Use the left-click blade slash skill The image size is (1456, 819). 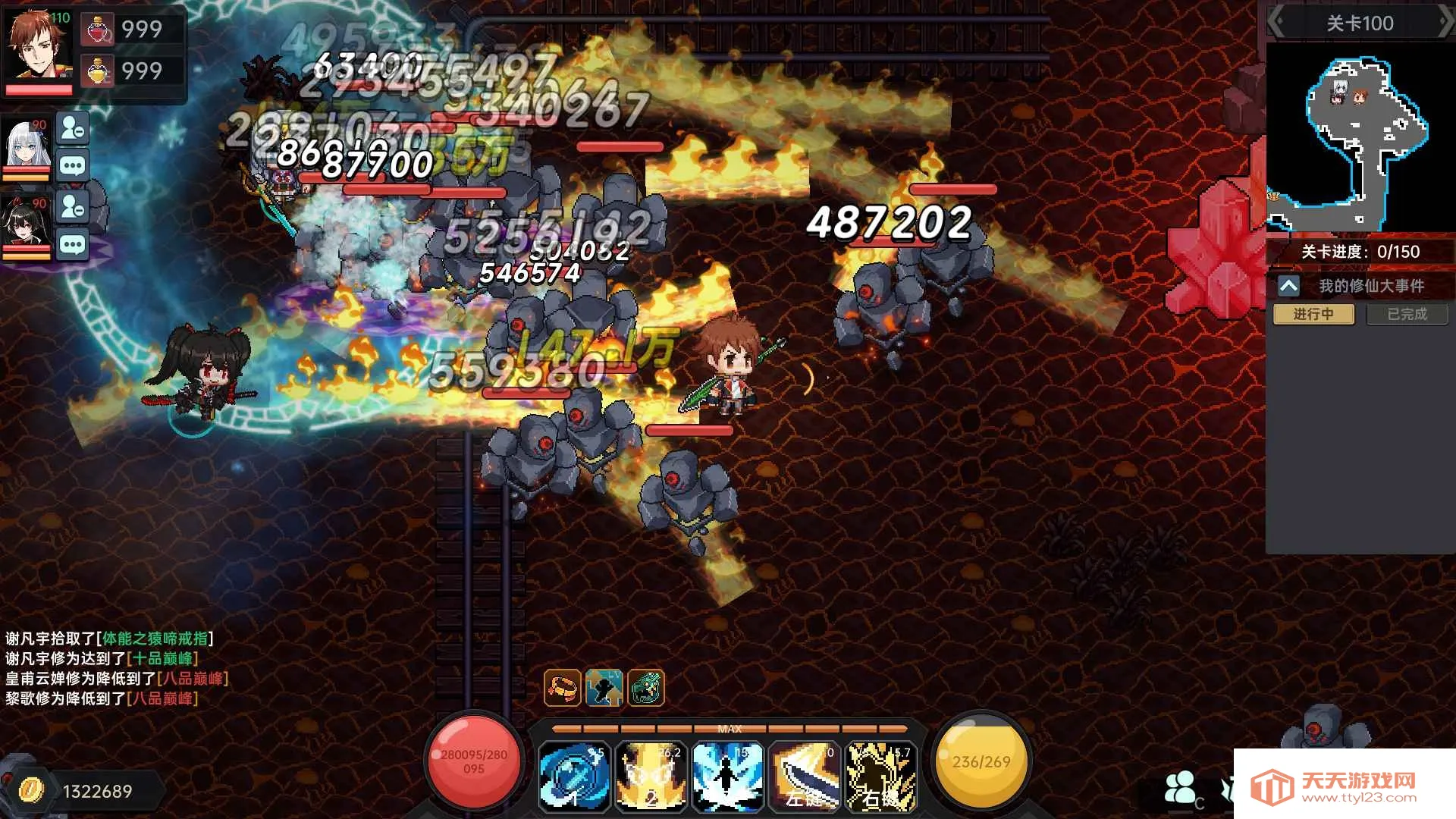(x=804, y=776)
